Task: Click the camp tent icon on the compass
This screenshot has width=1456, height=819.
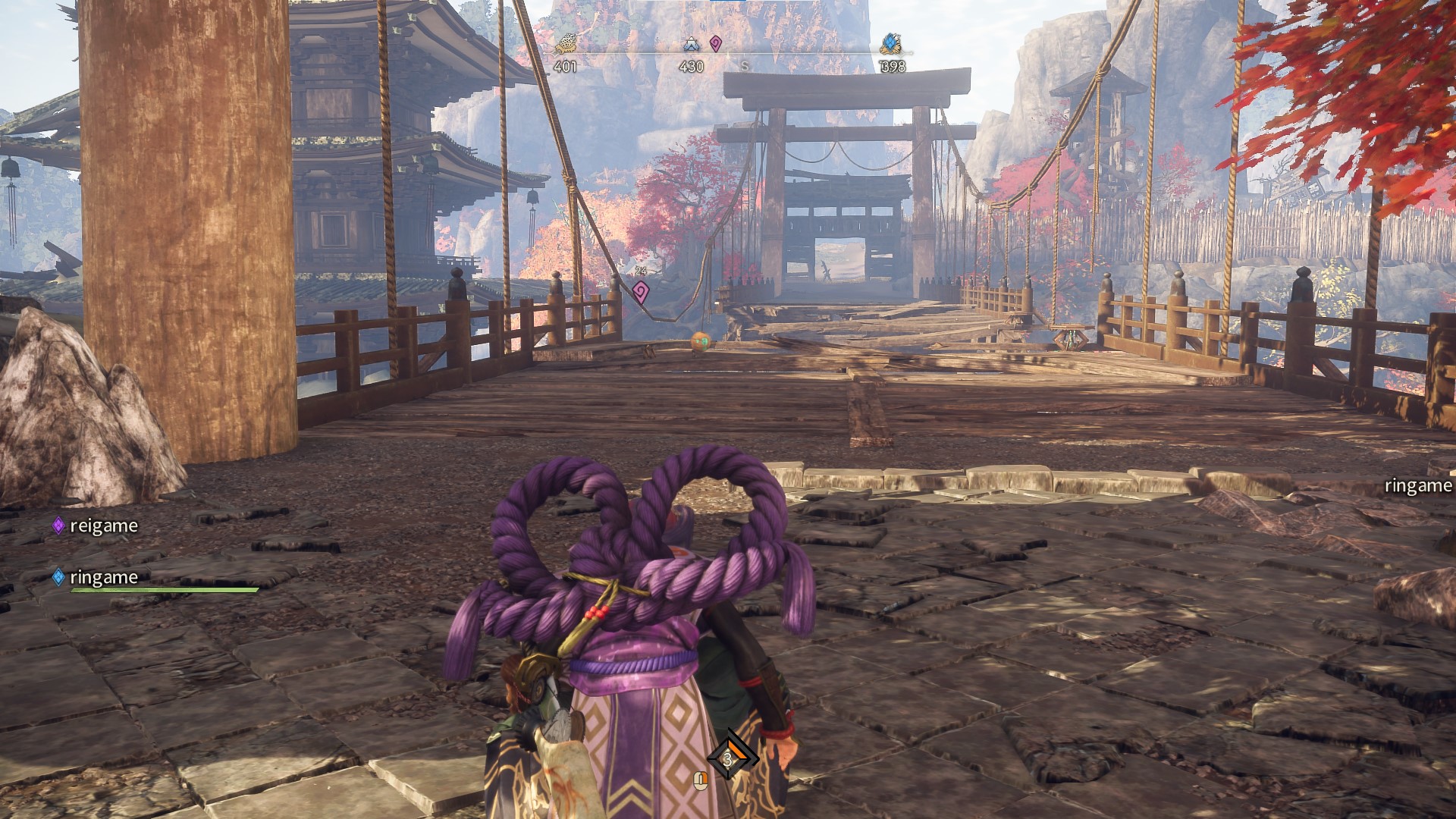Action: pos(690,45)
